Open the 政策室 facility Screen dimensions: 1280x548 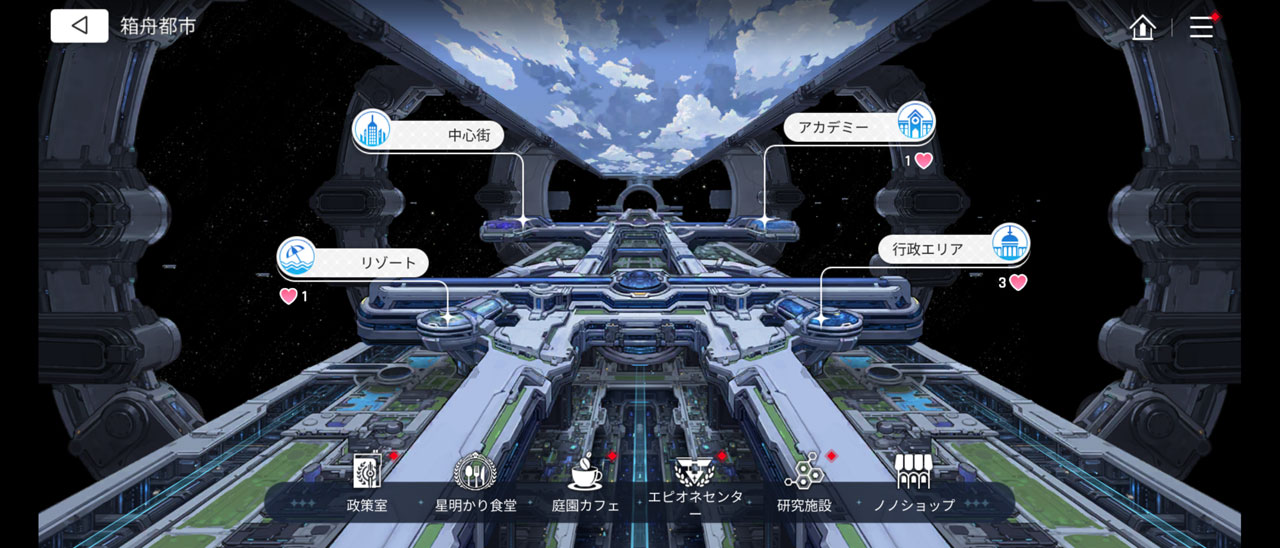pos(367,483)
